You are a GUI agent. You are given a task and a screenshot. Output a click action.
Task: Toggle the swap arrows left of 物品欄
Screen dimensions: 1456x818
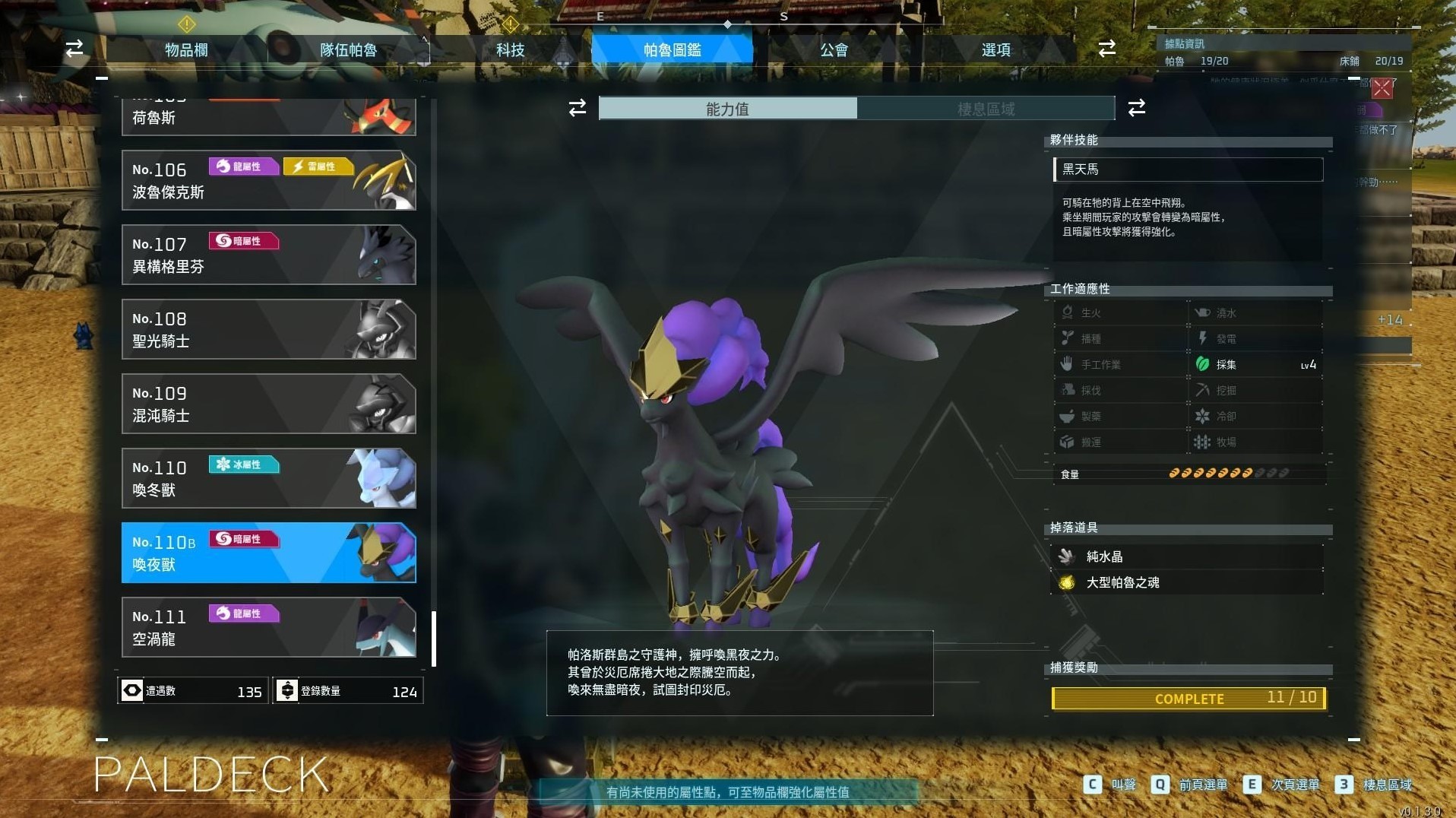tap(73, 48)
